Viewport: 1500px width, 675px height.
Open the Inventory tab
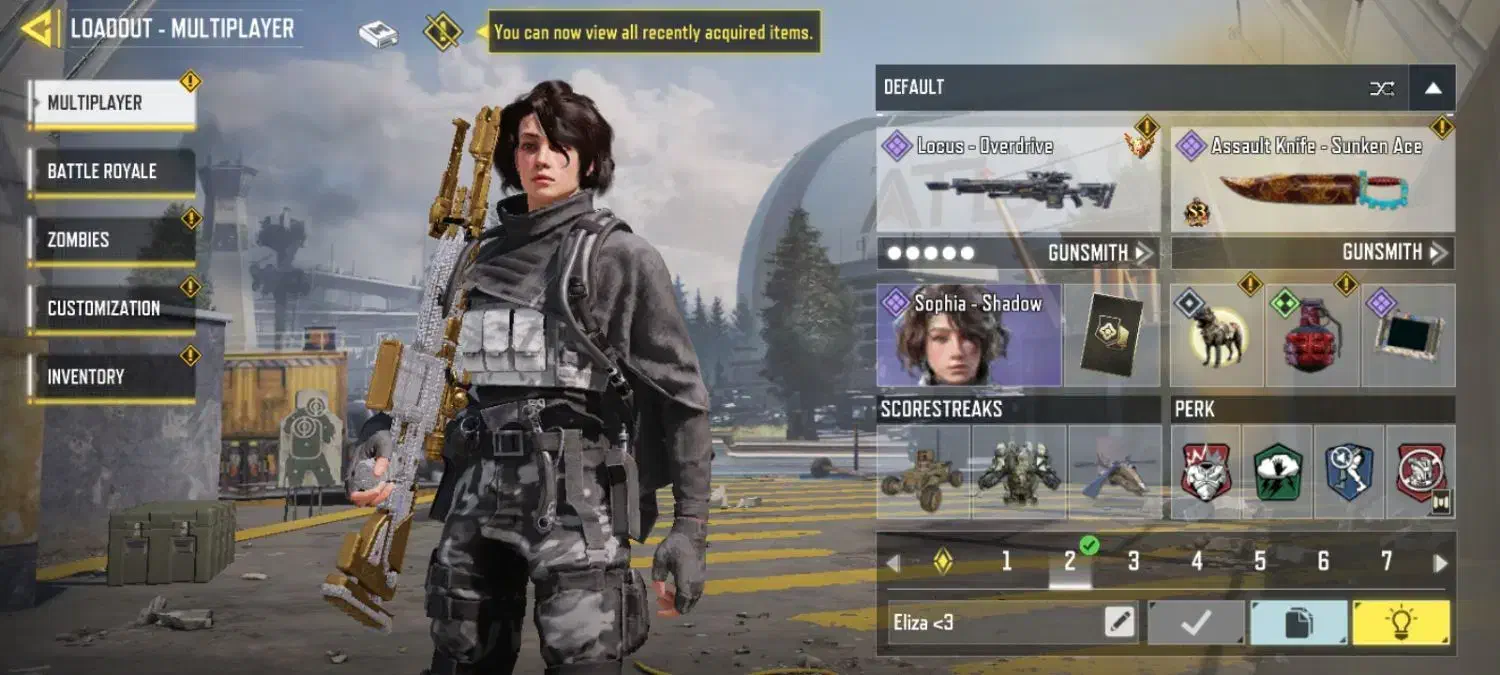pos(111,377)
